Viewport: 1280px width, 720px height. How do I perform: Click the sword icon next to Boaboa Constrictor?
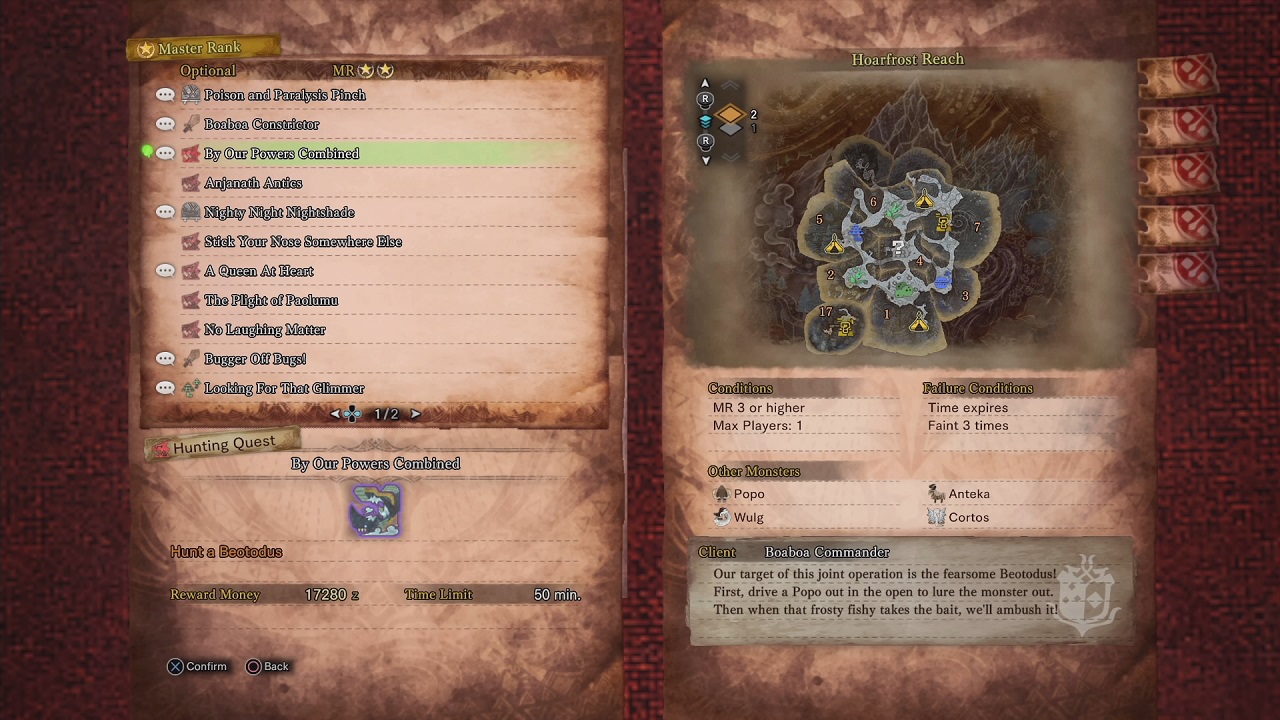(x=192, y=123)
